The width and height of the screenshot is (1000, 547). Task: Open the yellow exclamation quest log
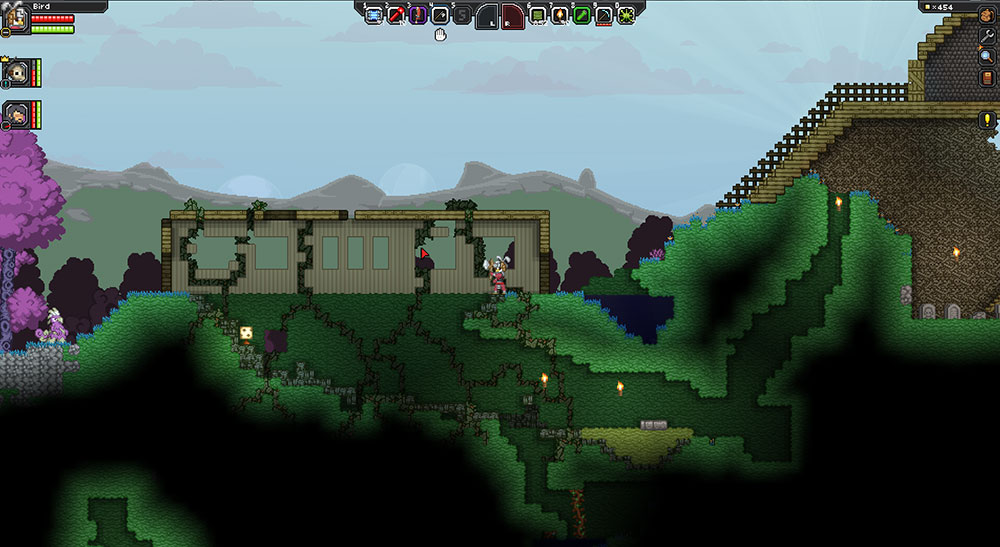[986, 120]
